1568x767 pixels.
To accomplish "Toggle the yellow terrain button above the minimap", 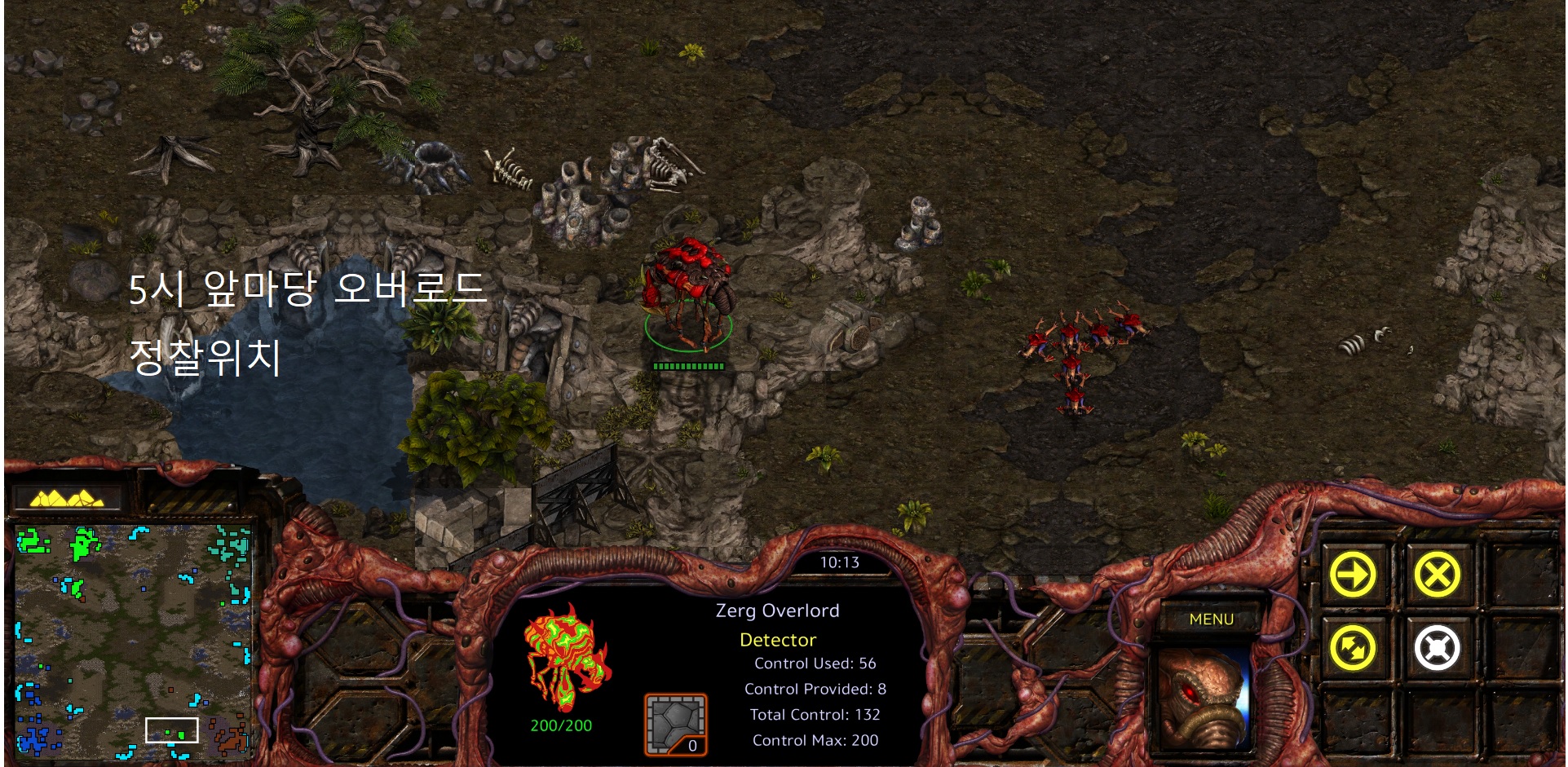I will point(67,497).
